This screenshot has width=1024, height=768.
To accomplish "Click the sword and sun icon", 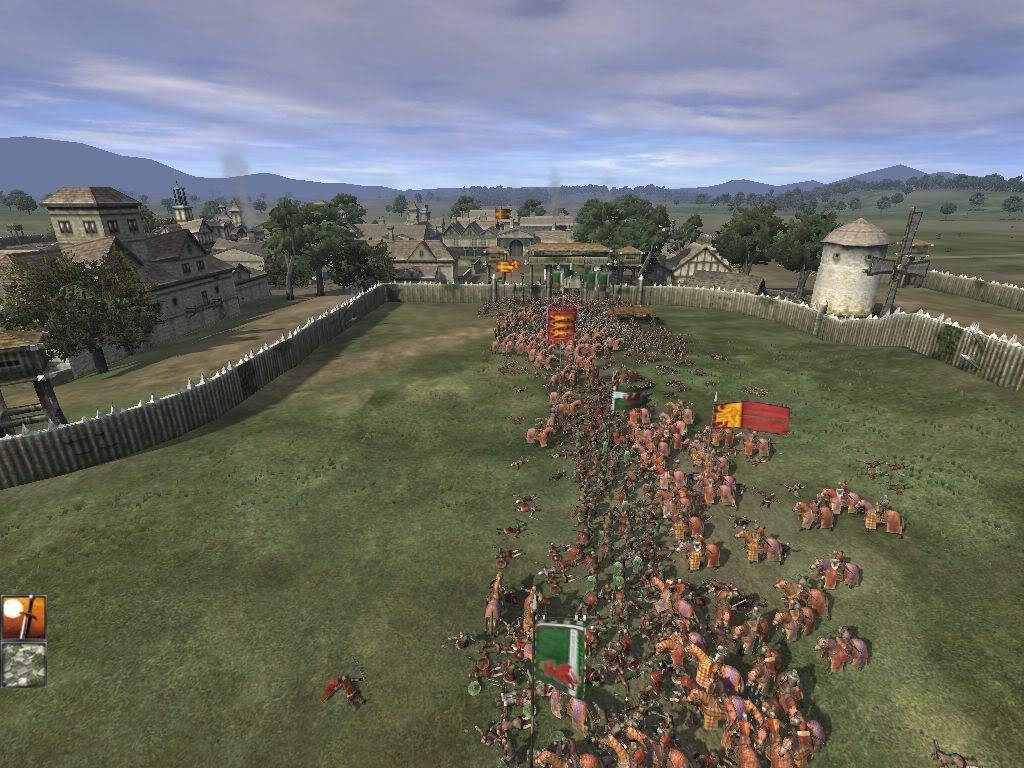I will (x=23, y=618).
